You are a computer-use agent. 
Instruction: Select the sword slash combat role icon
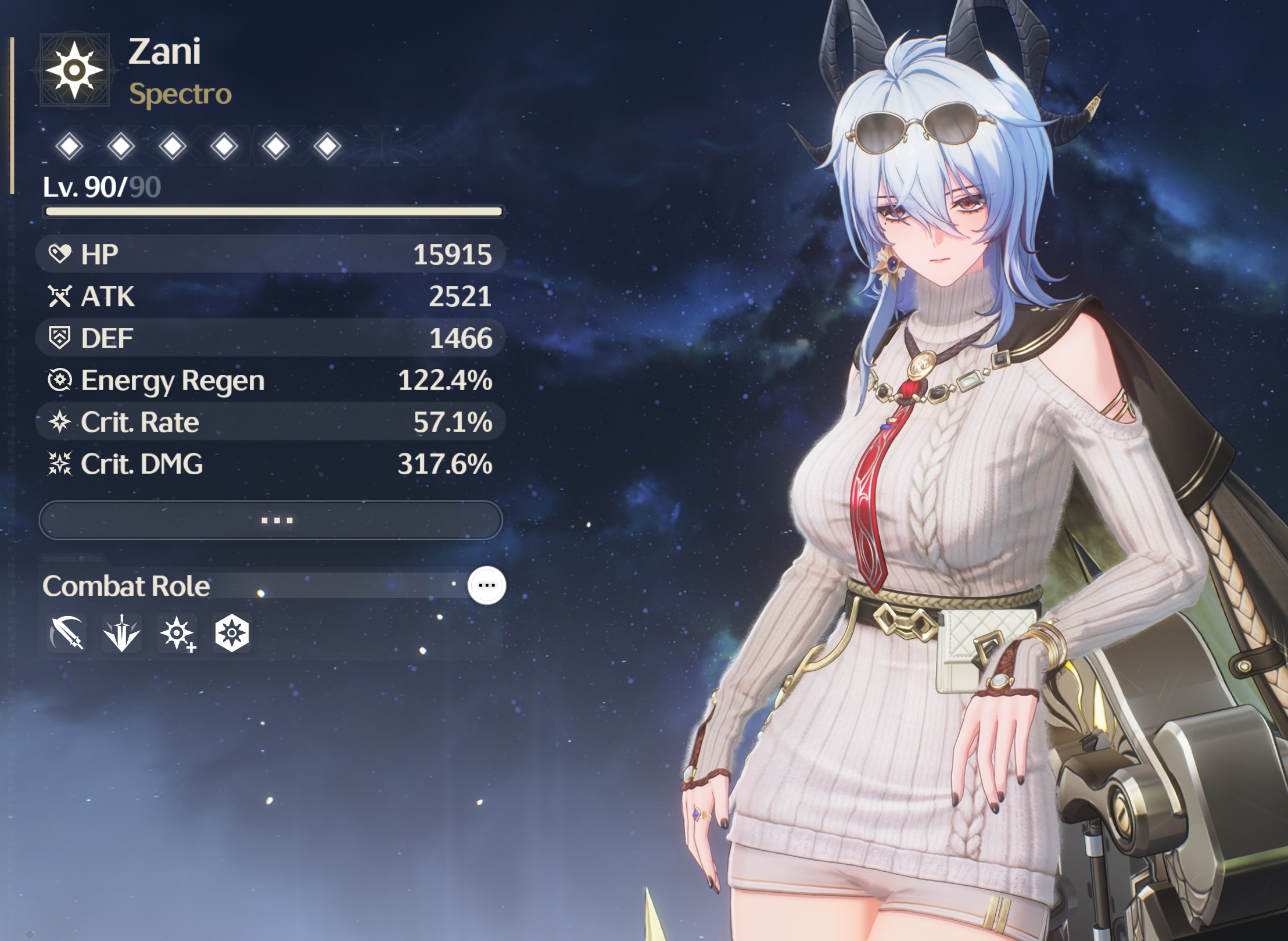67,633
